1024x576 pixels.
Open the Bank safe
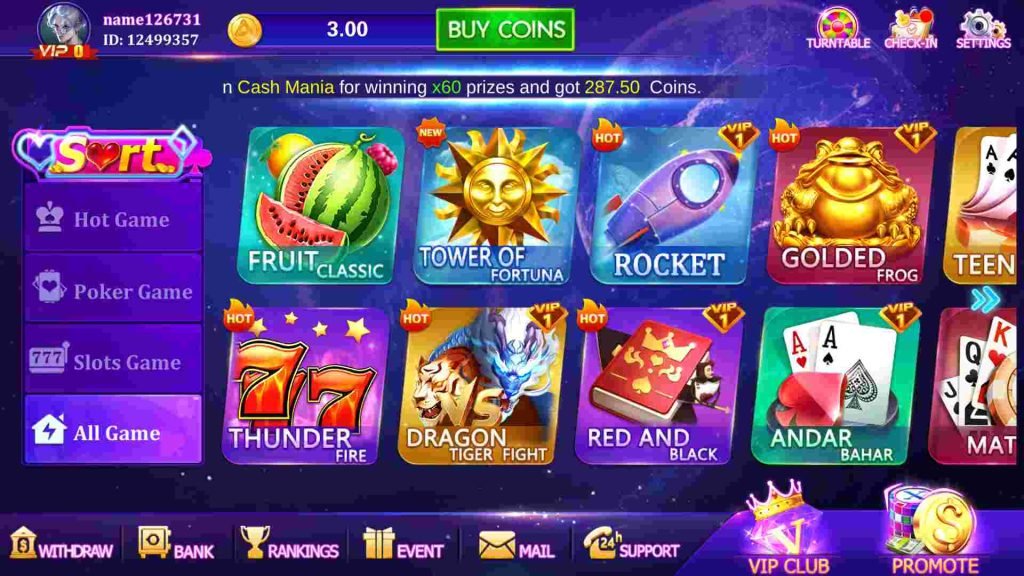[x=176, y=544]
